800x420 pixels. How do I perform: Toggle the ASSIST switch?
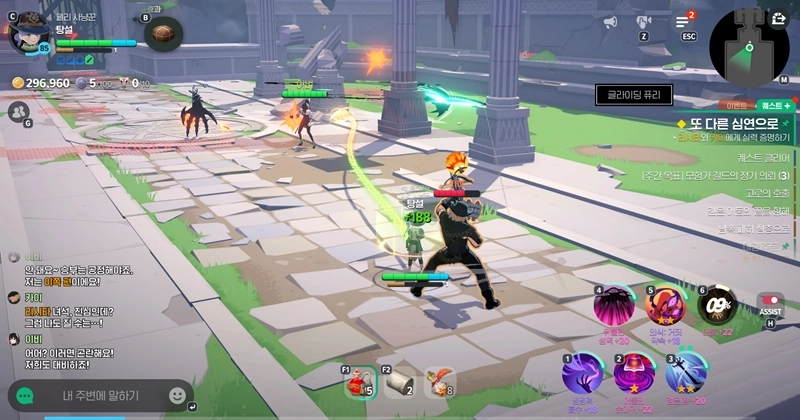tap(770, 302)
